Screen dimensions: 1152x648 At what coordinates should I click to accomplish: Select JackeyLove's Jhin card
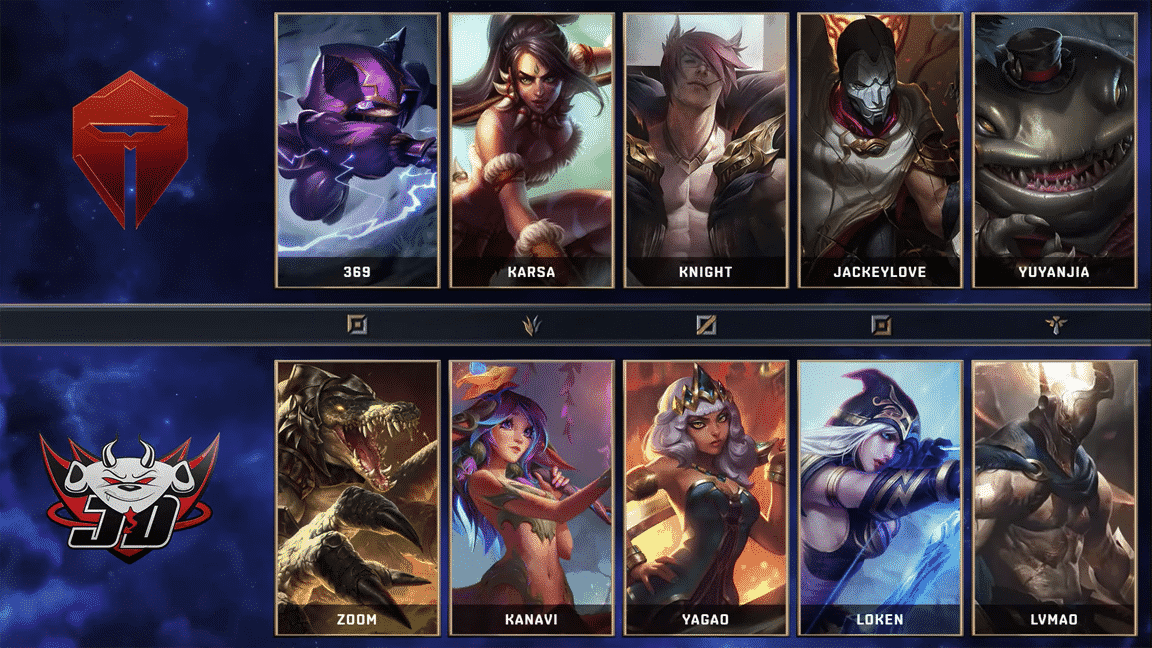point(880,150)
